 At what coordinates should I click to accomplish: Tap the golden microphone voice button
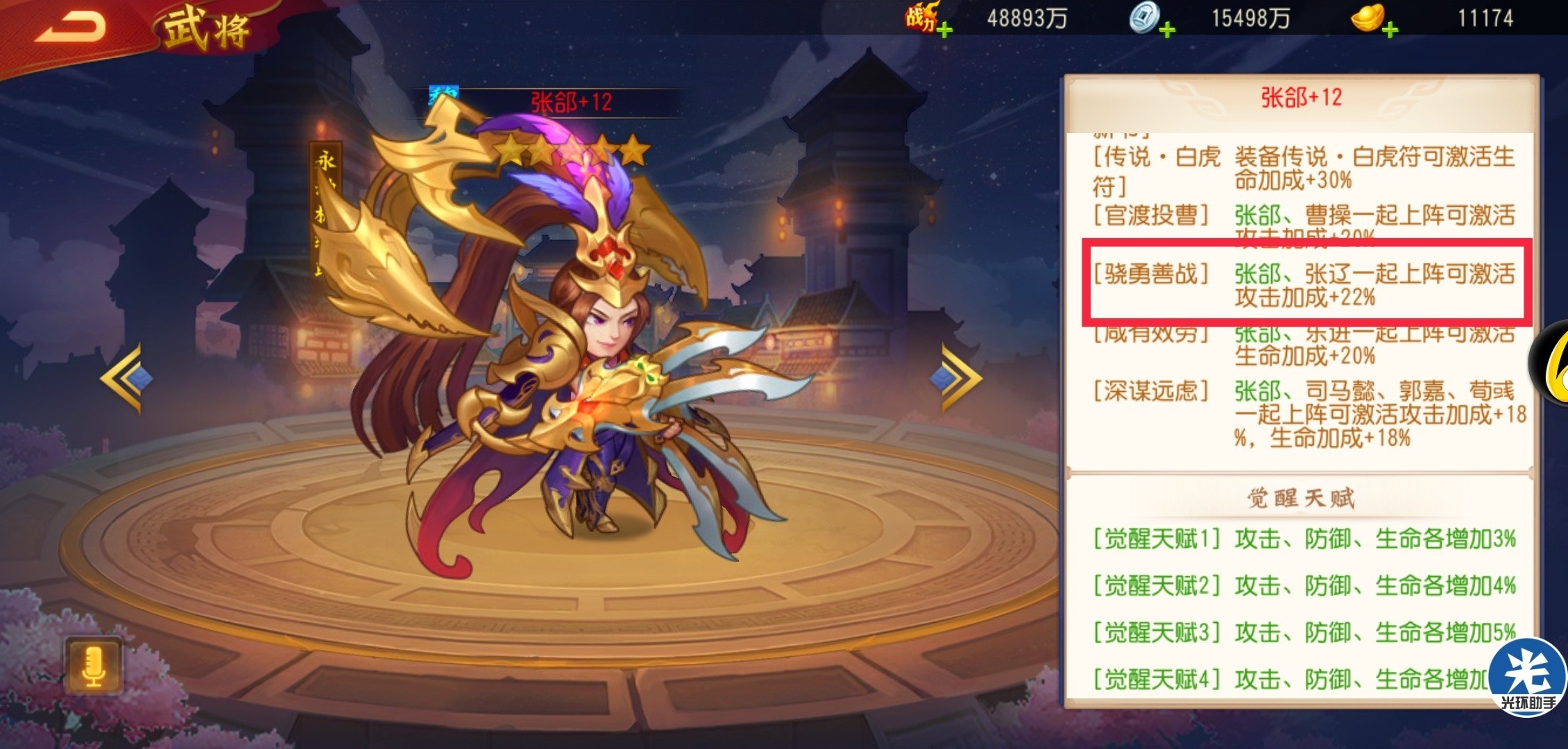(94, 666)
